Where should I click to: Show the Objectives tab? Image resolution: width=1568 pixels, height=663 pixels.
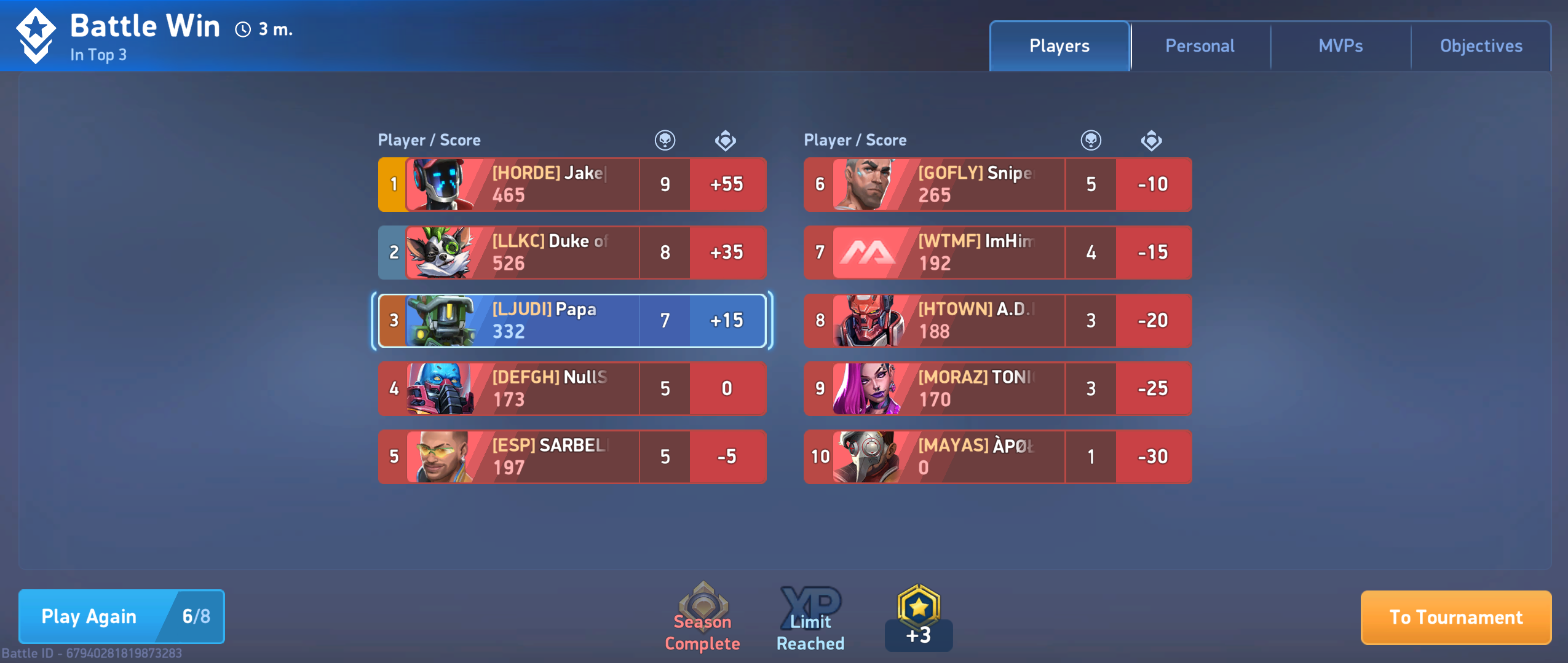pyautogui.click(x=1481, y=46)
